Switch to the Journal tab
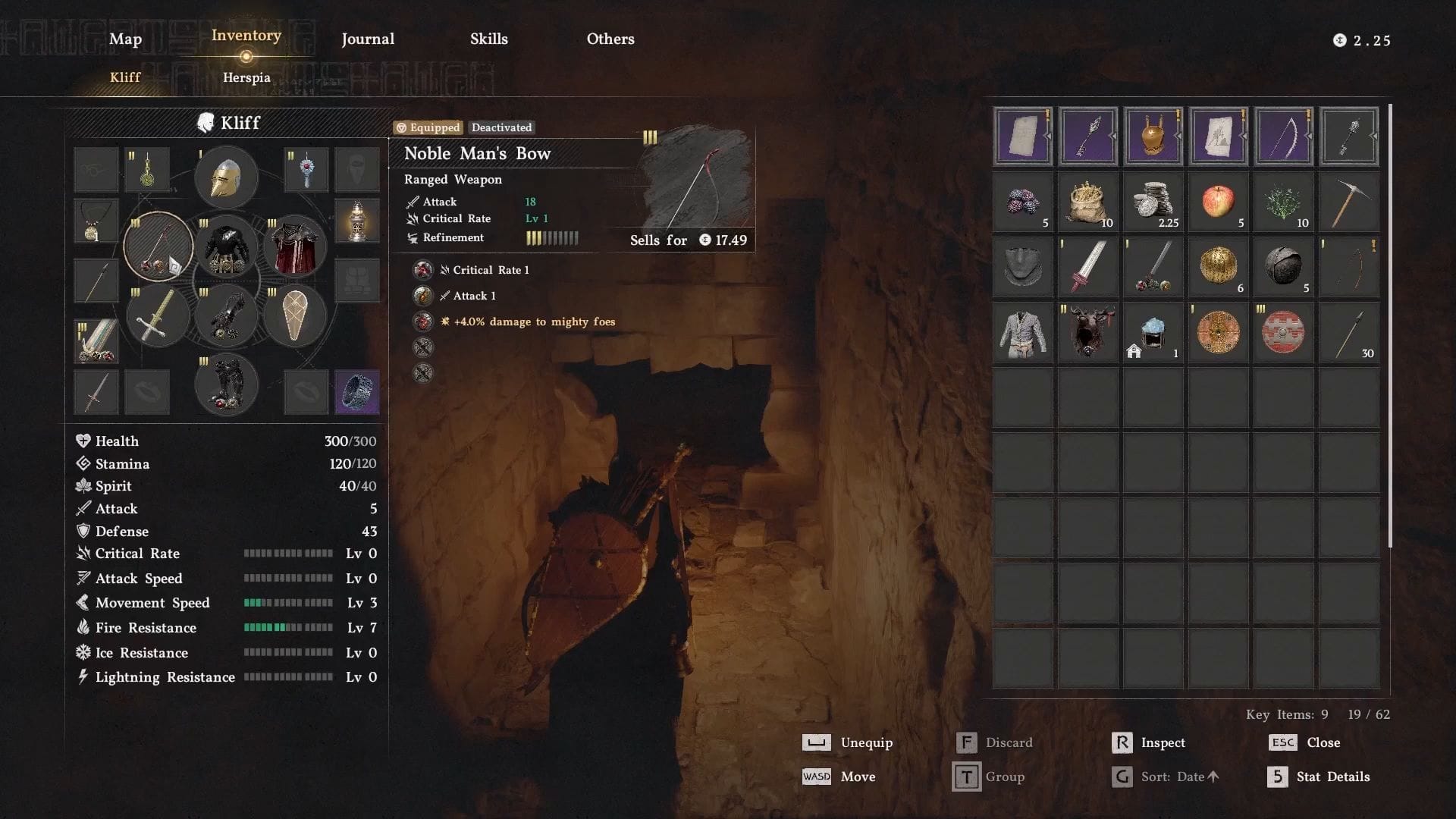Viewport: 1456px width, 819px height. 368,39
